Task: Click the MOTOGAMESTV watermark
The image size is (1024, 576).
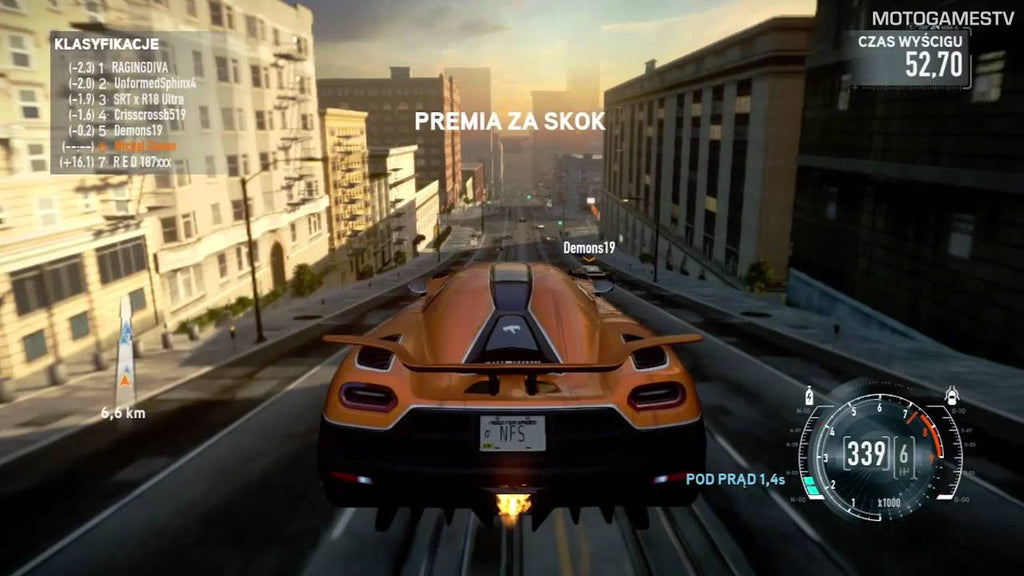Action: (x=943, y=18)
